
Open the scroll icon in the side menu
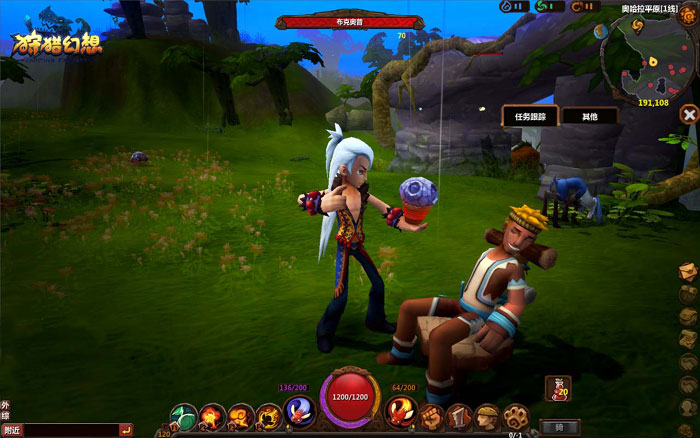tap(688, 339)
